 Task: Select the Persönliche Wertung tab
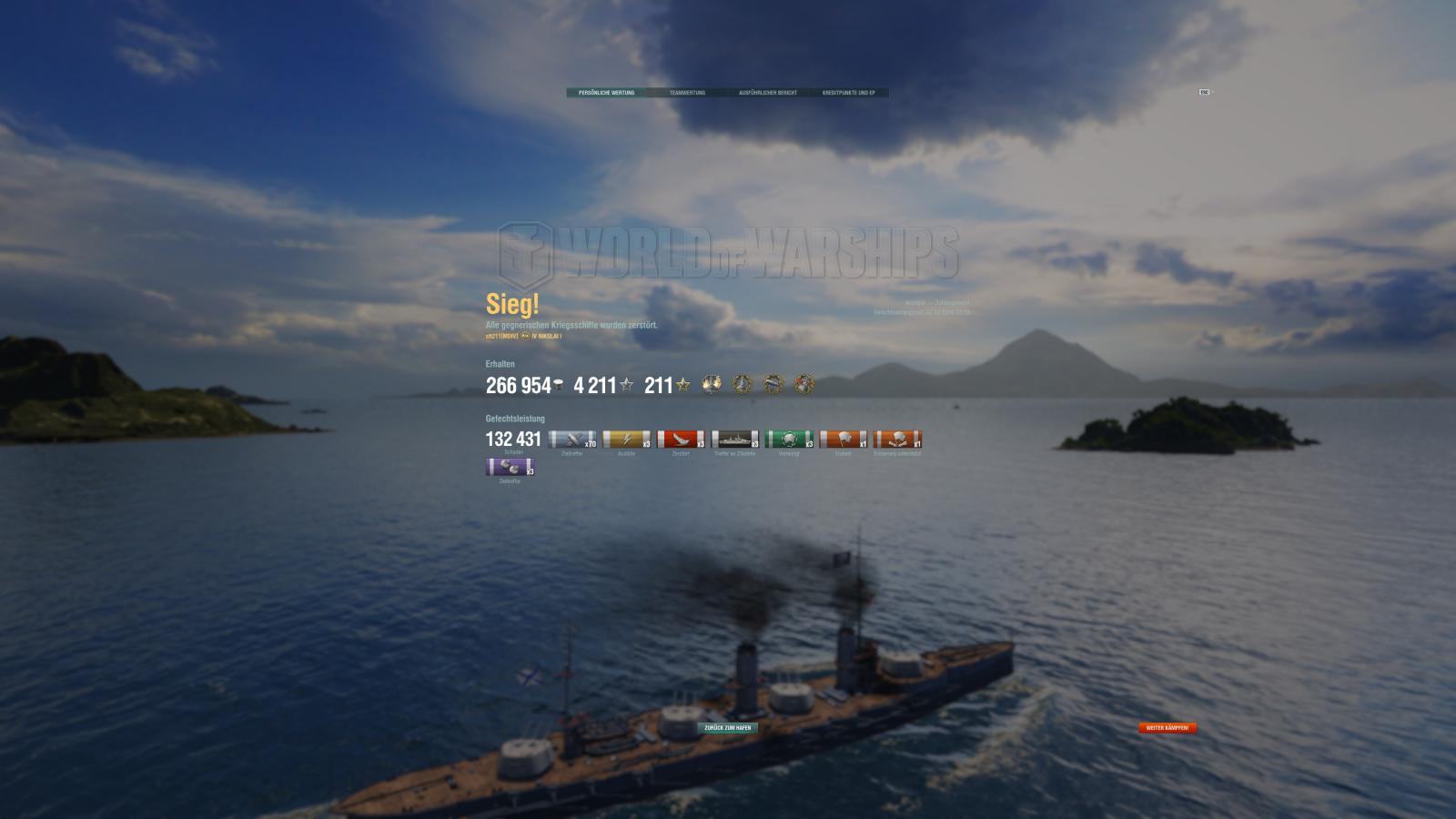pyautogui.click(x=606, y=93)
